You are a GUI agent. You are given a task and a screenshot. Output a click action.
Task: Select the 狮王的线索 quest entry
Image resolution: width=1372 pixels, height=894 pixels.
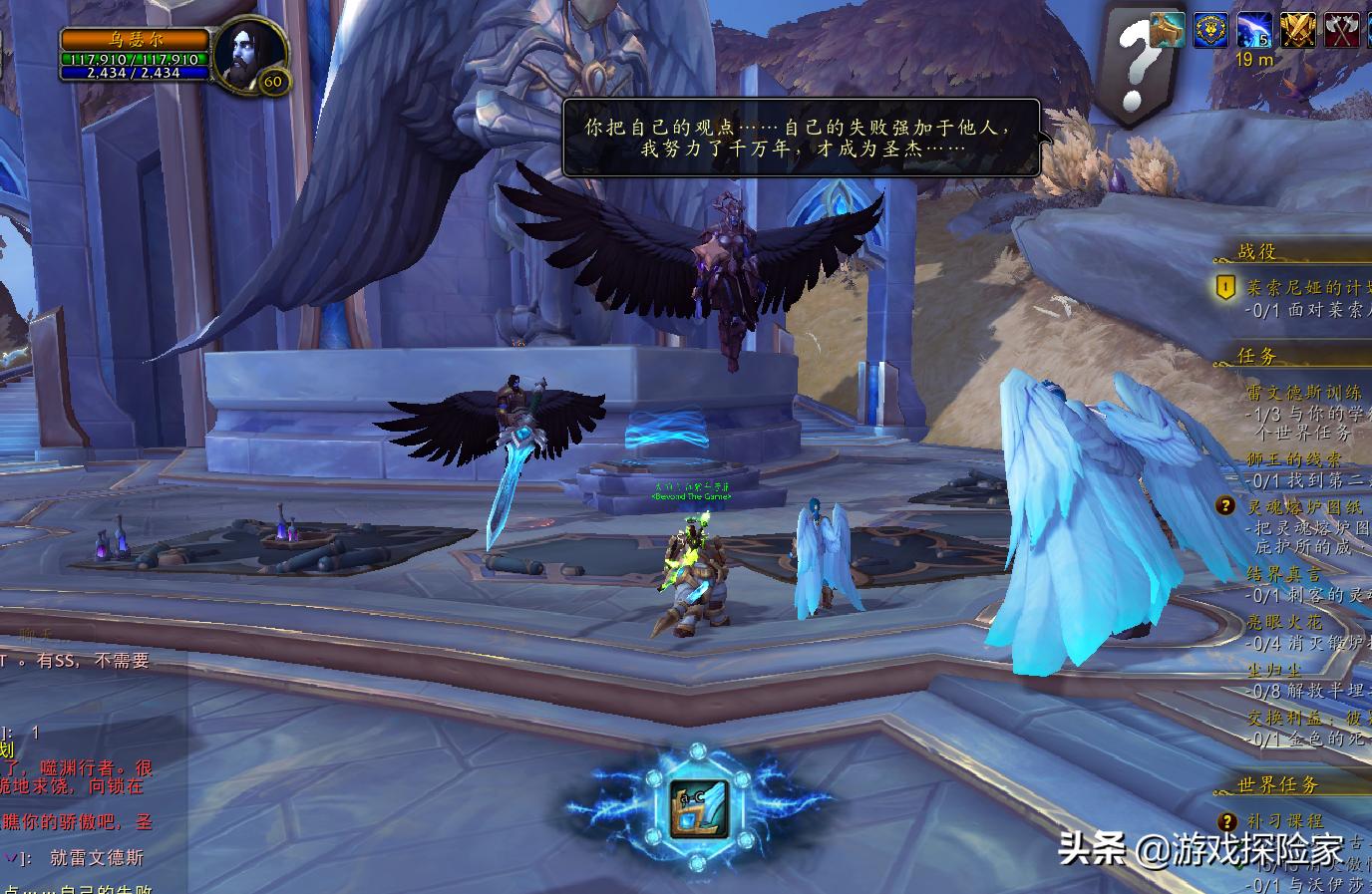pos(1294,459)
